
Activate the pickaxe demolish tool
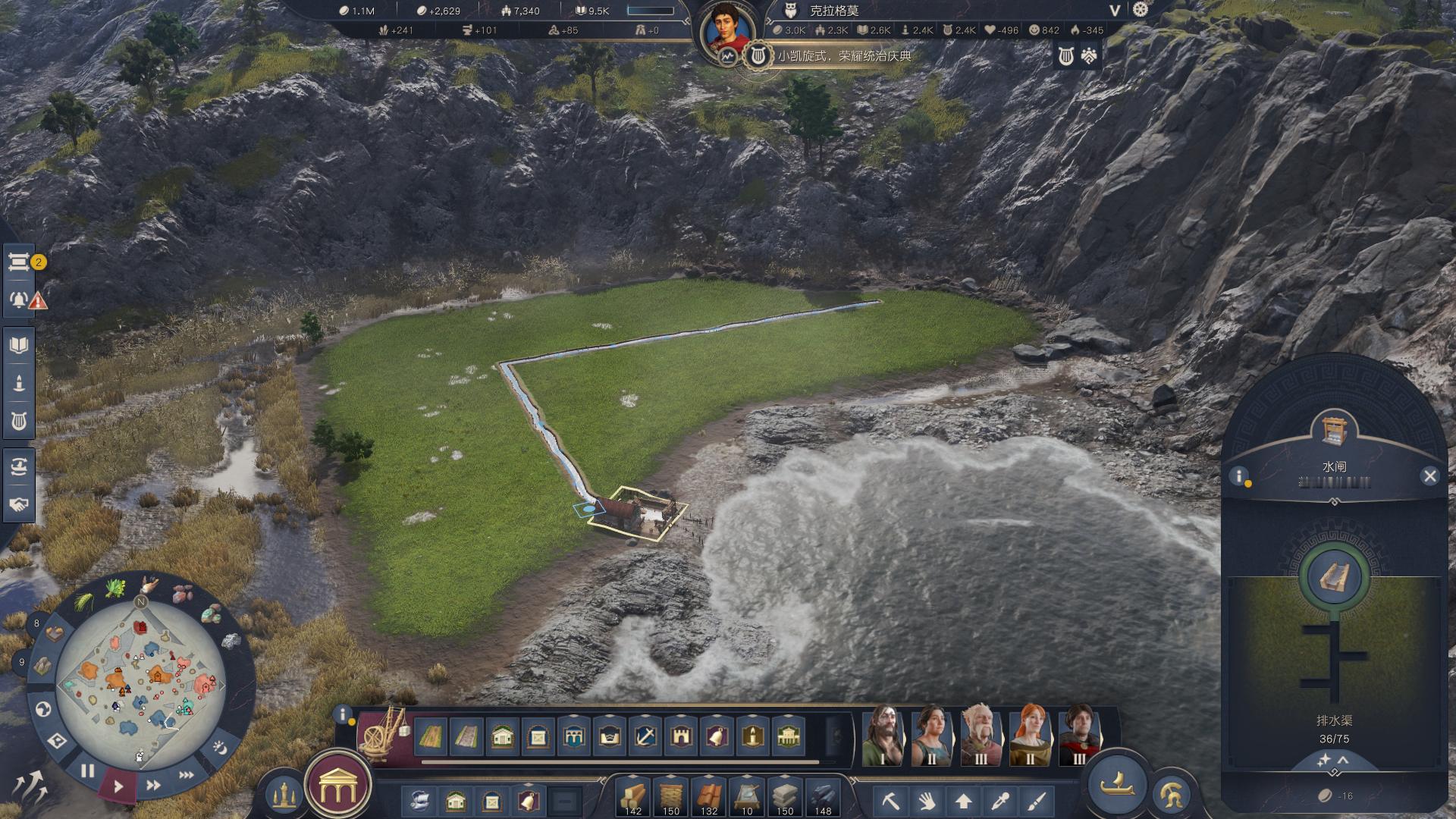[x=891, y=800]
